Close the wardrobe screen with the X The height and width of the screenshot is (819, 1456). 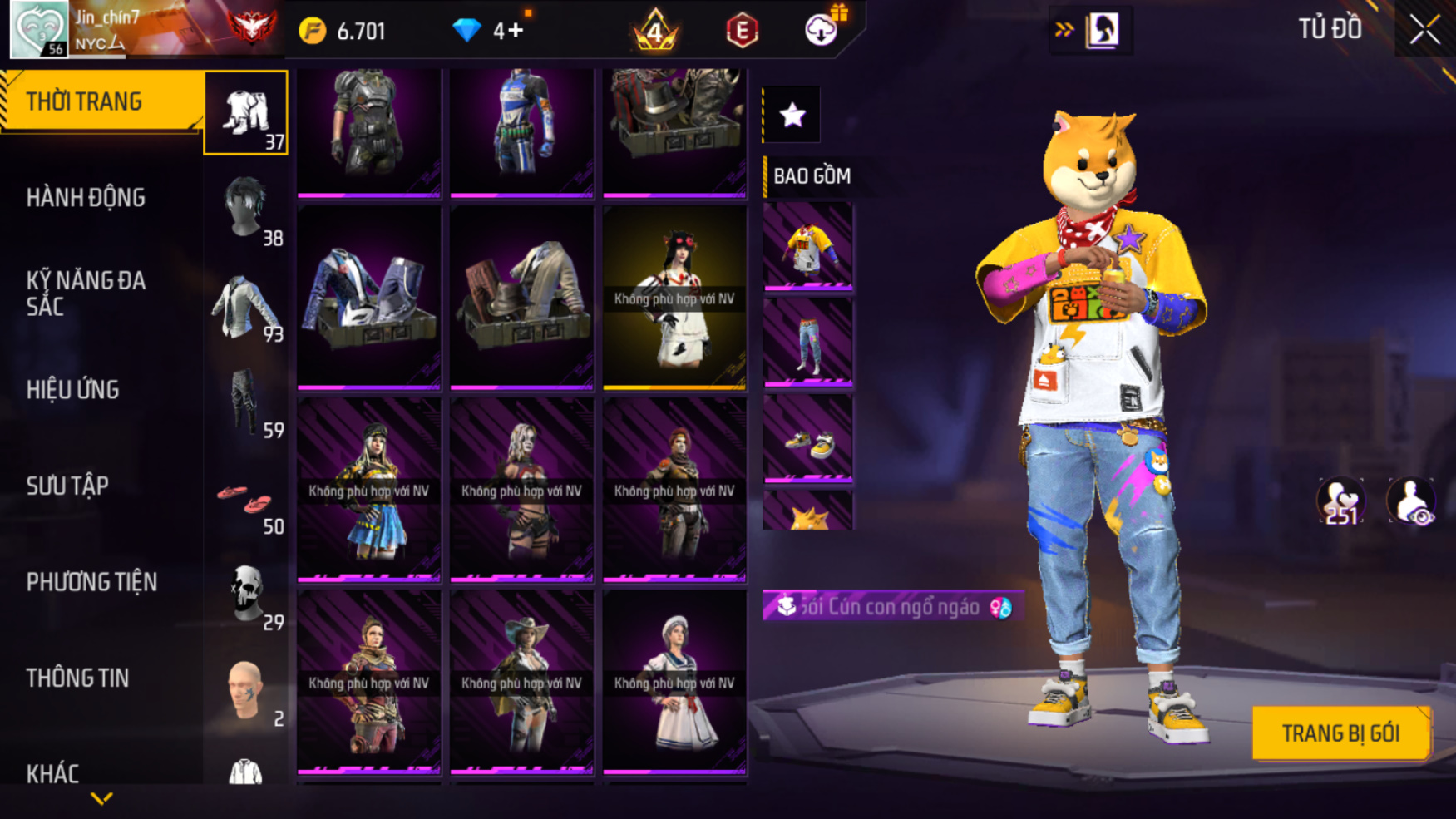click(1424, 31)
